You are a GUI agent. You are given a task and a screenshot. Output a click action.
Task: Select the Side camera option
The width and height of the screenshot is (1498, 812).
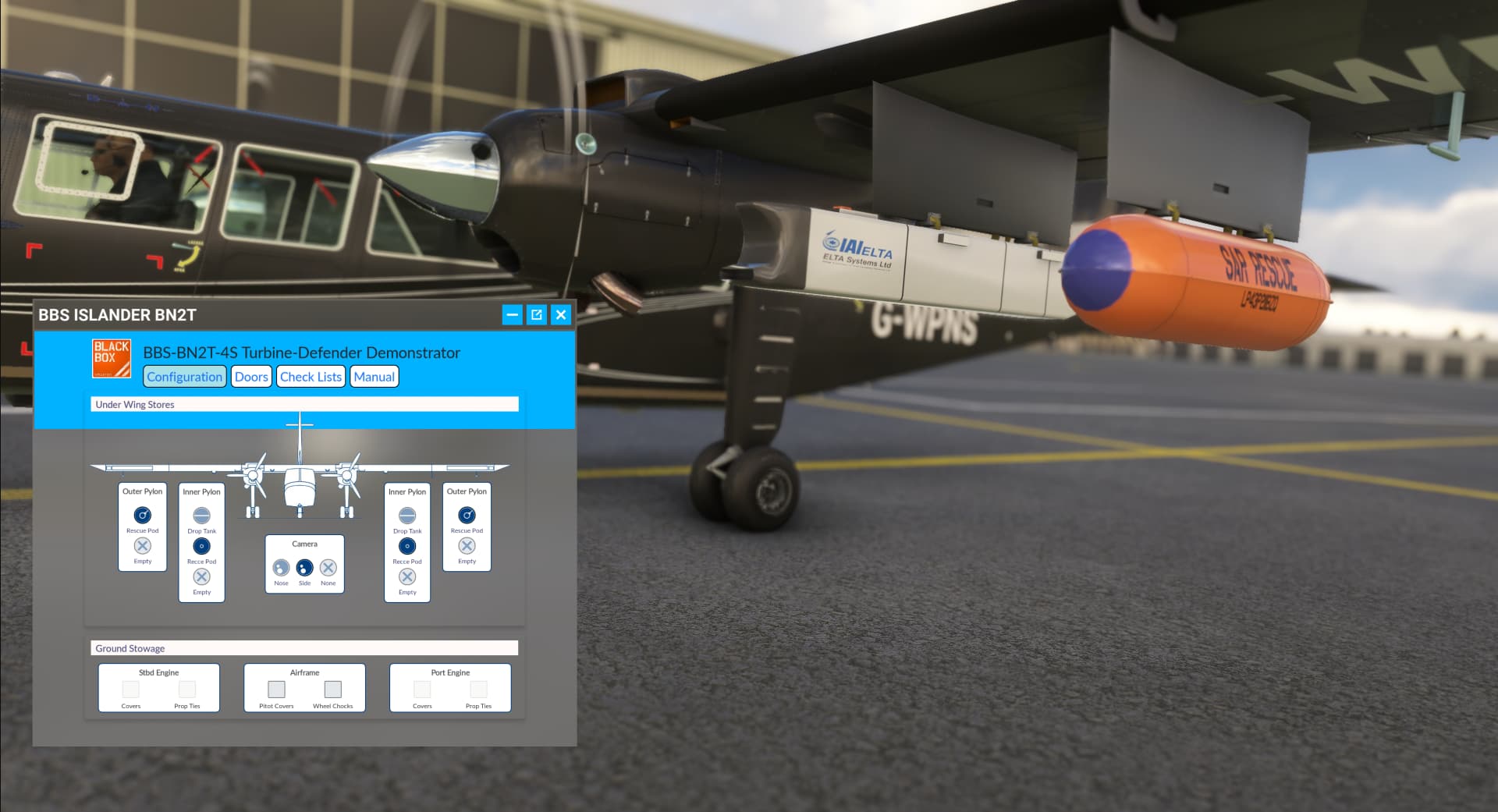click(304, 566)
